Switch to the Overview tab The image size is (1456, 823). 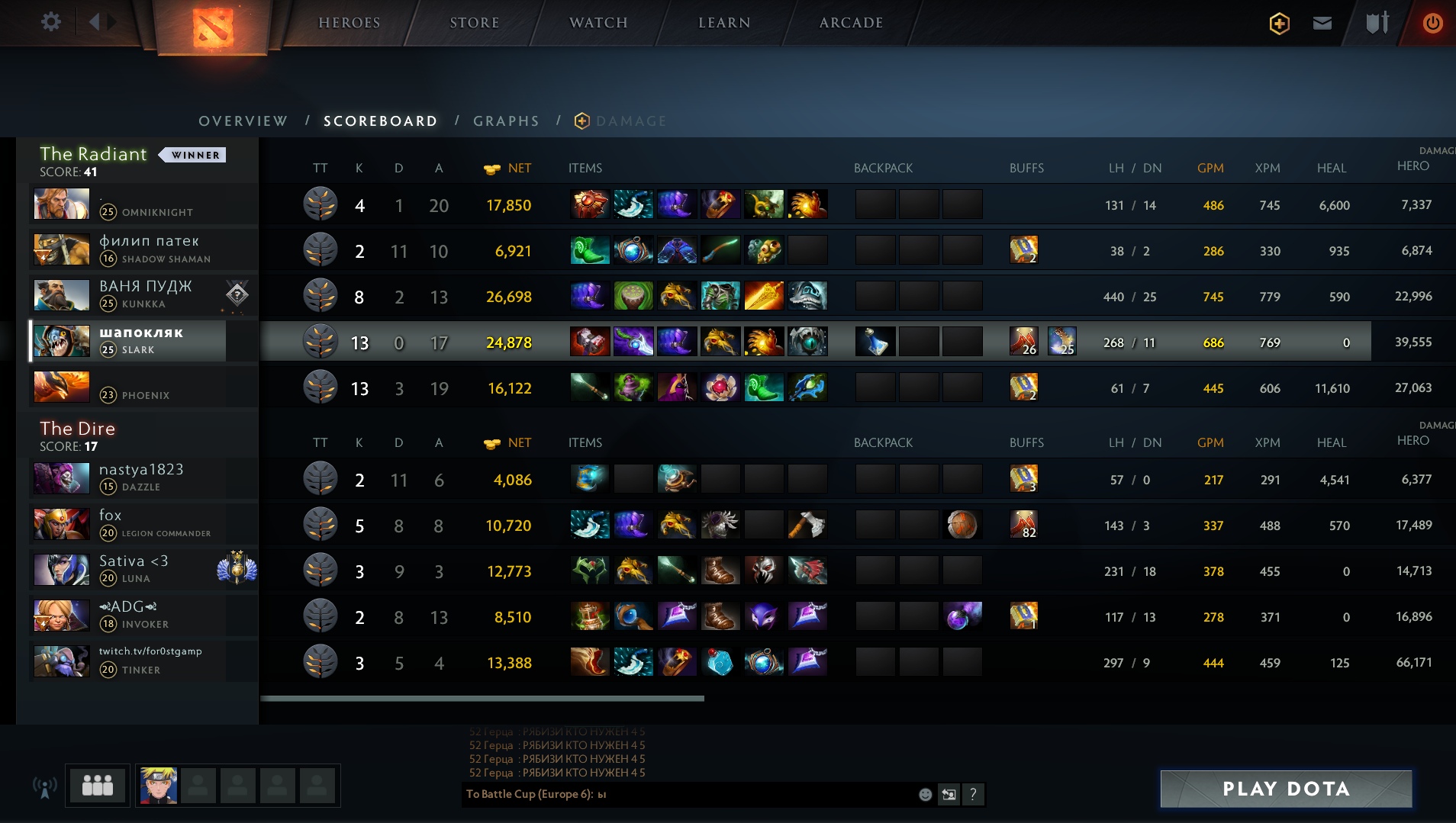(x=243, y=121)
